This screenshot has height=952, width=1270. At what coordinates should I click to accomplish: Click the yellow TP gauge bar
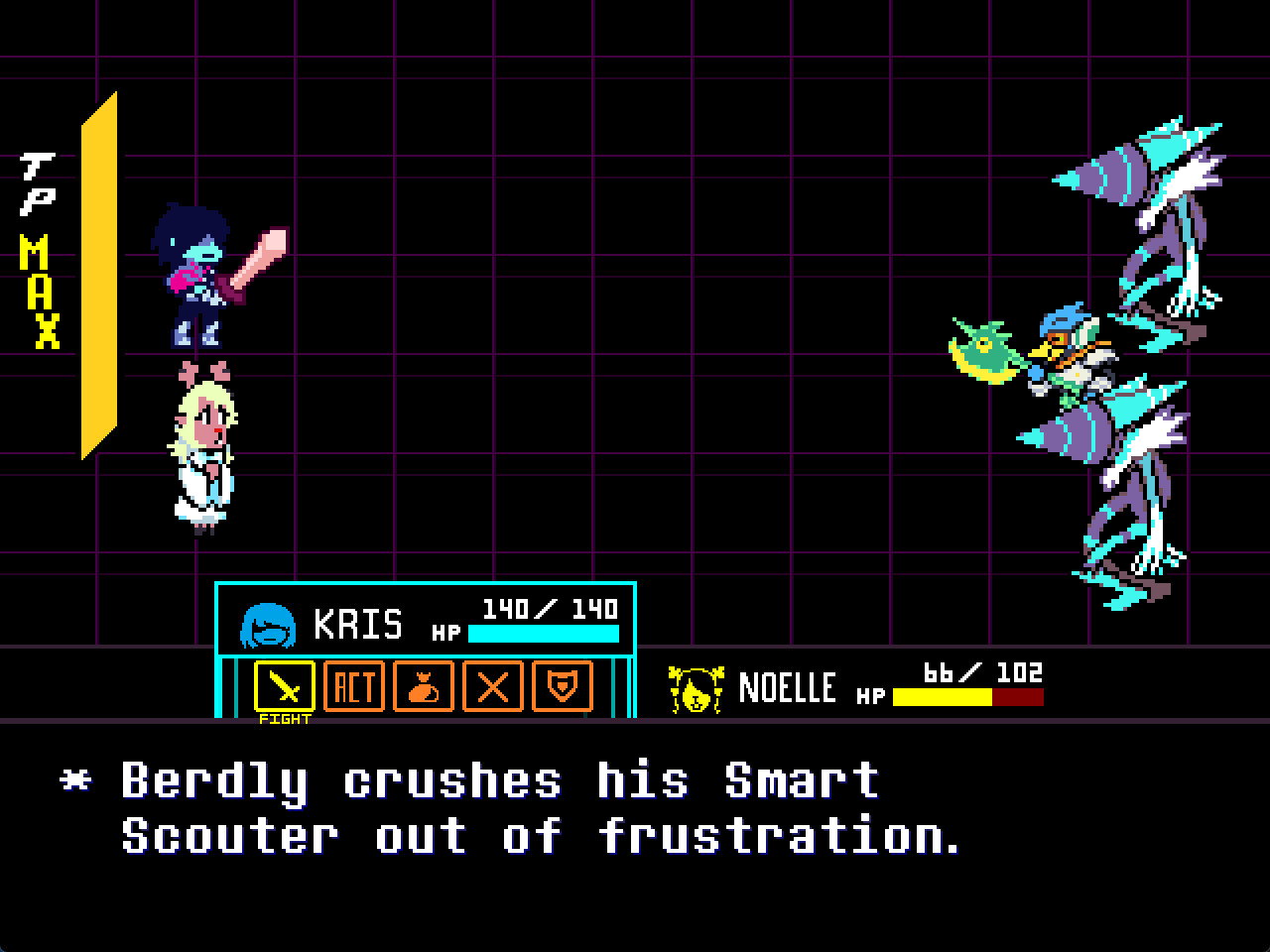[x=104, y=278]
